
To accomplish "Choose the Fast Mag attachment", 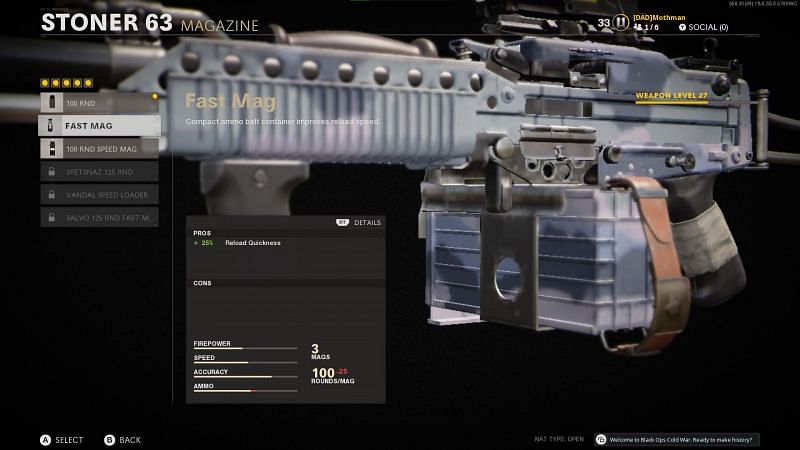I will 99,125.
